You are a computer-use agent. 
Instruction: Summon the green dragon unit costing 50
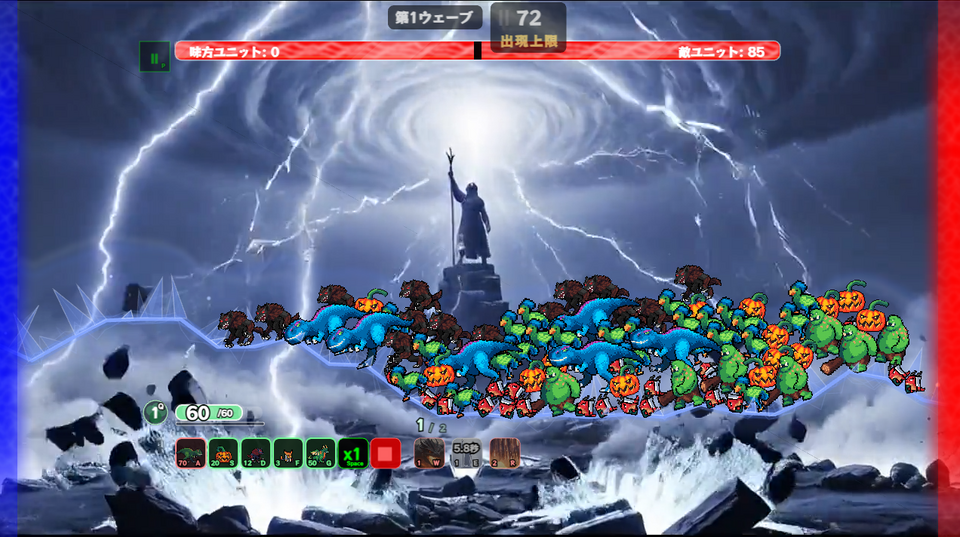320,453
